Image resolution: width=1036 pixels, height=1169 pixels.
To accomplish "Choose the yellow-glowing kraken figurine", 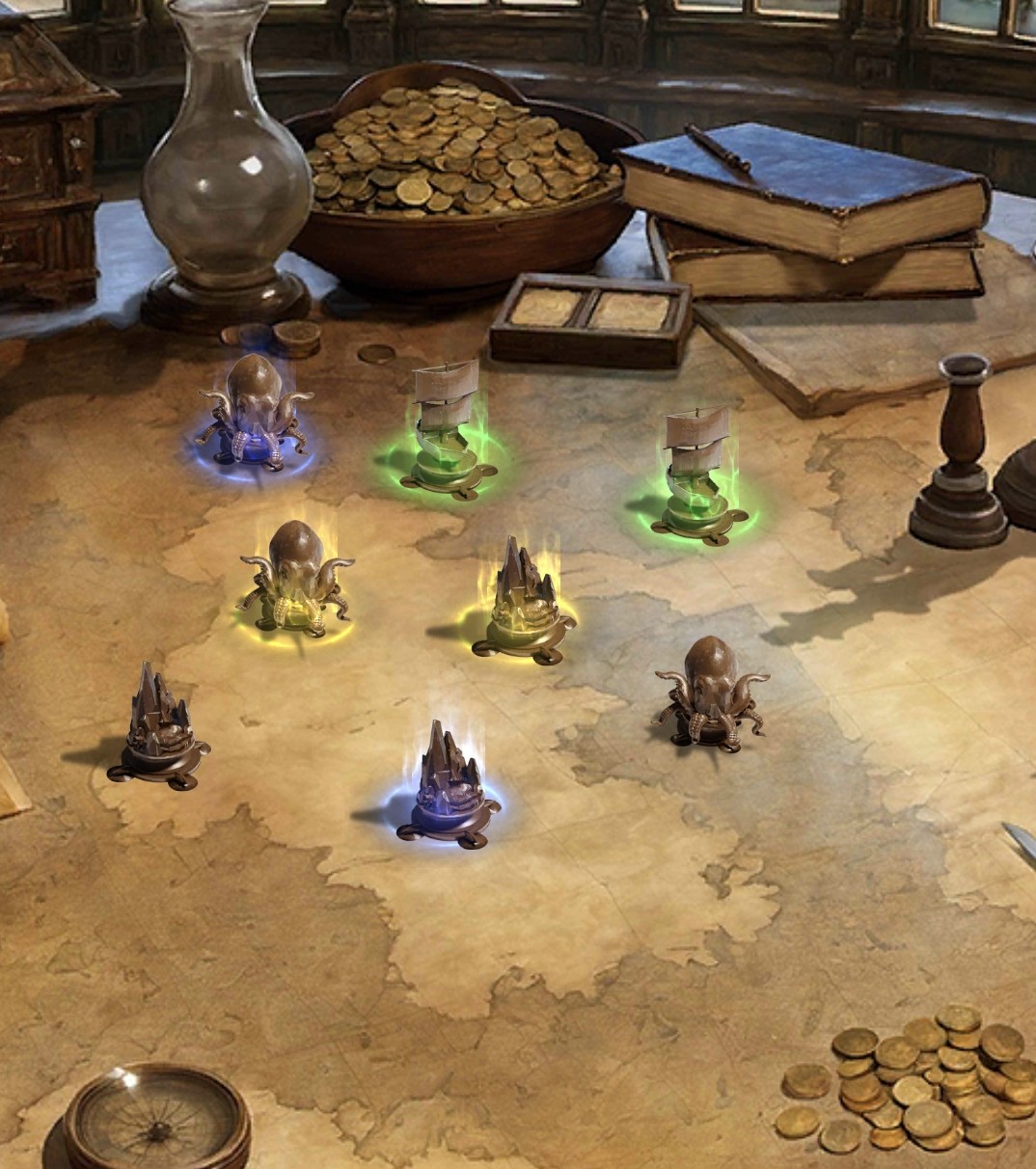I will coord(294,577).
